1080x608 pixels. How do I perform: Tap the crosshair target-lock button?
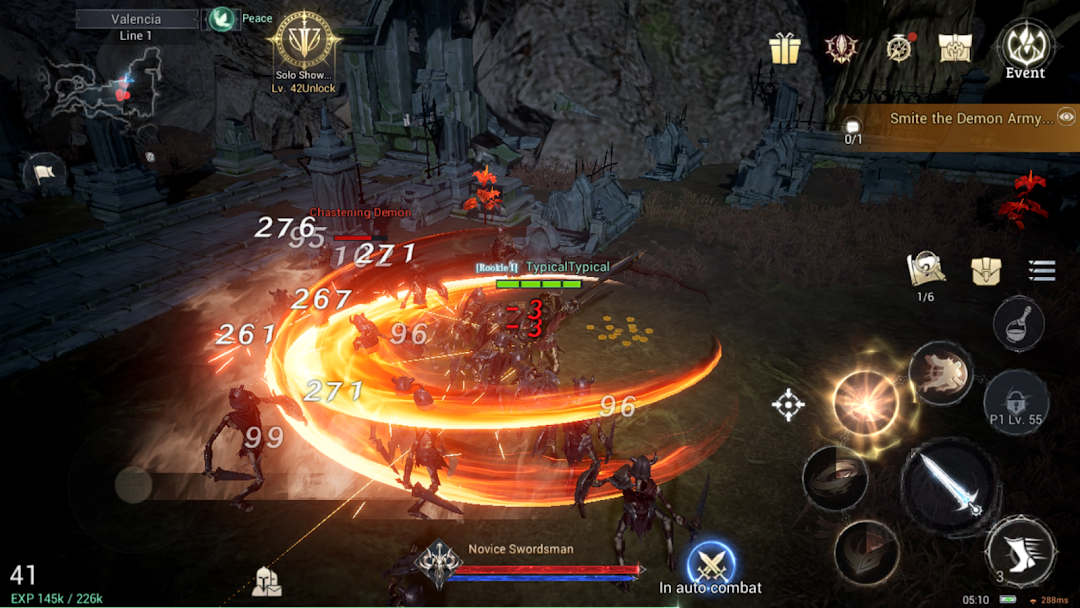[788, 405]
